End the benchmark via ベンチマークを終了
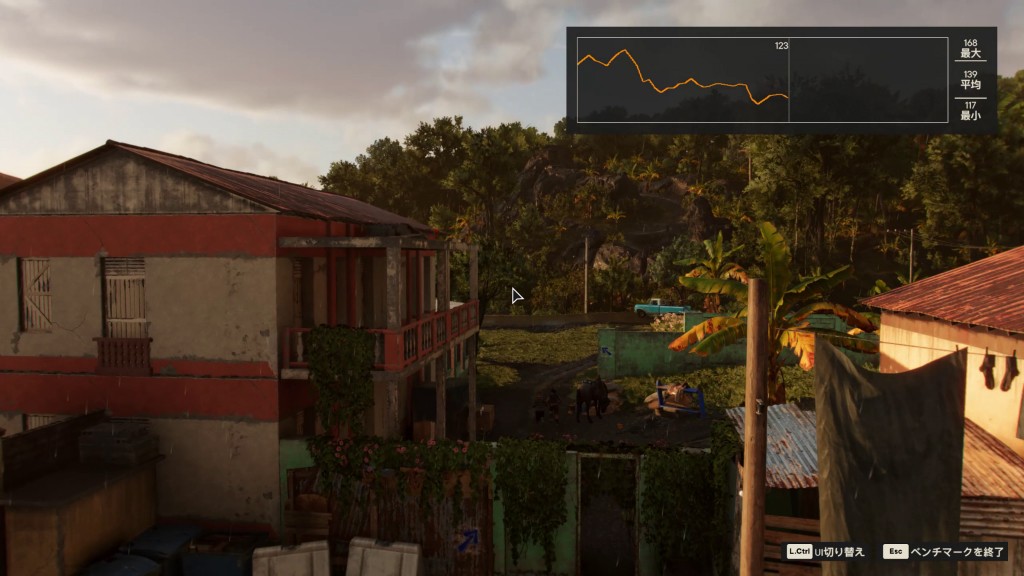 945,551
